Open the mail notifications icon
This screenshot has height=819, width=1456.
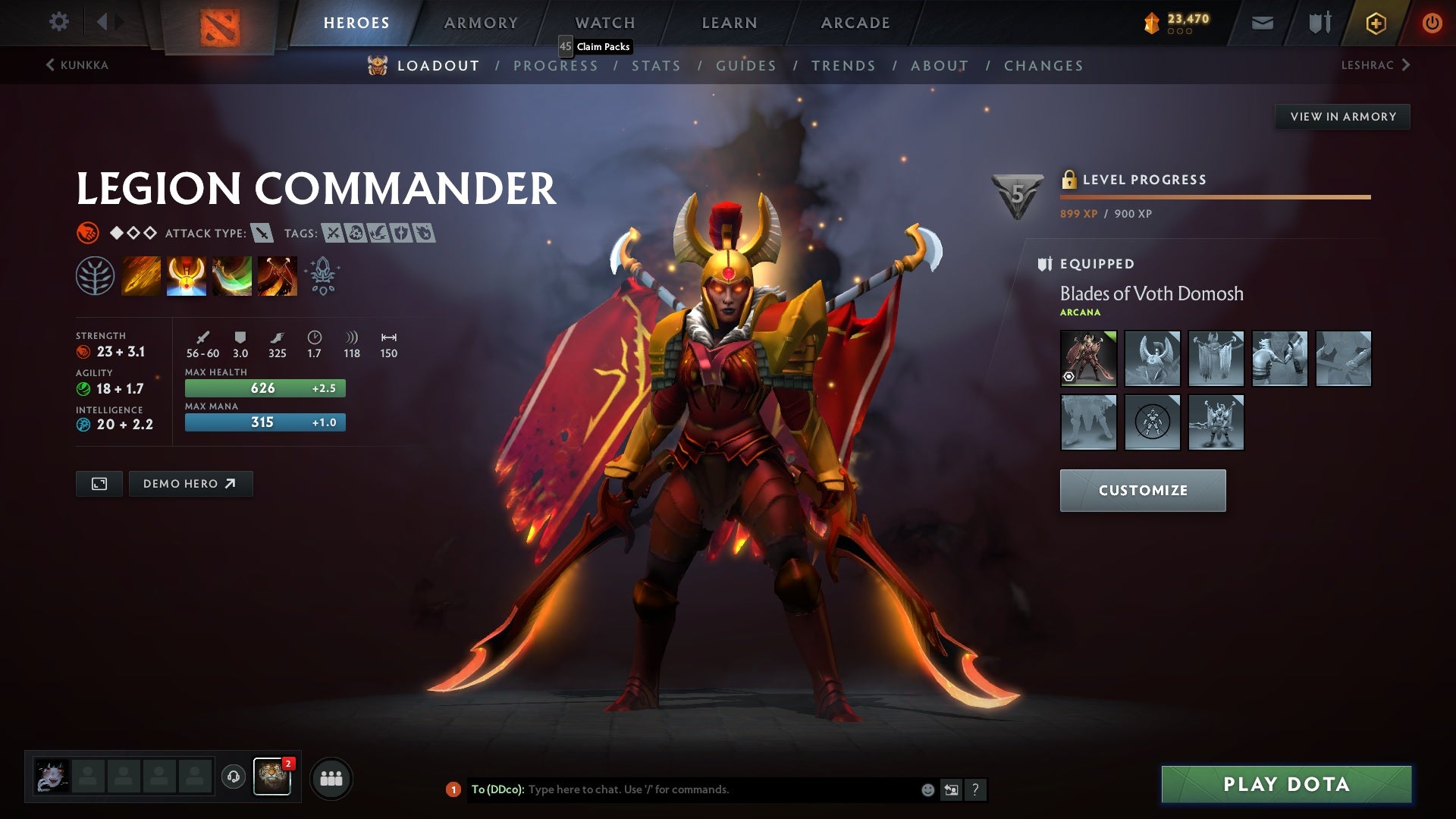(x=1261, y=22)
